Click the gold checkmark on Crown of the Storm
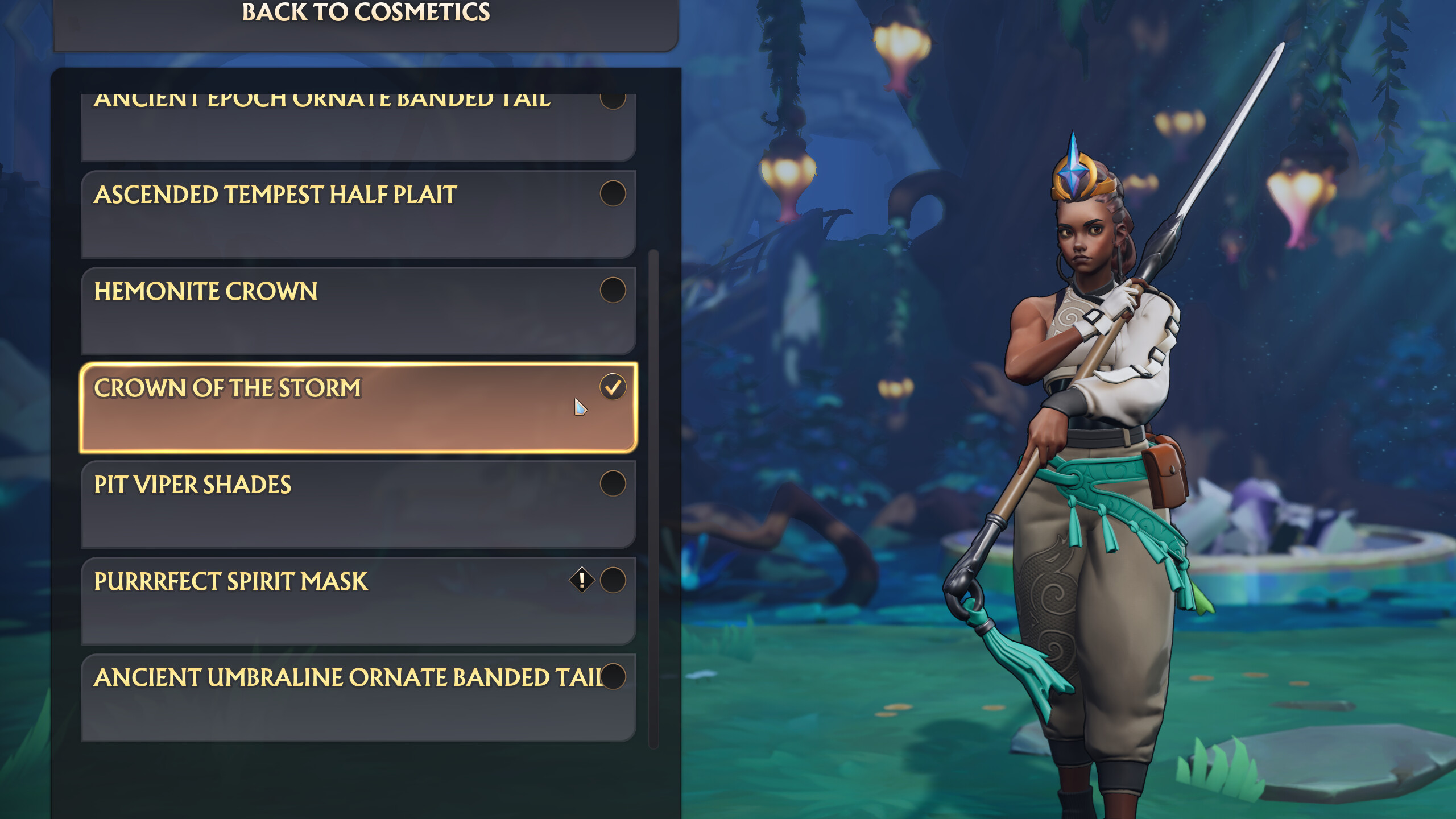 point(613,386)
